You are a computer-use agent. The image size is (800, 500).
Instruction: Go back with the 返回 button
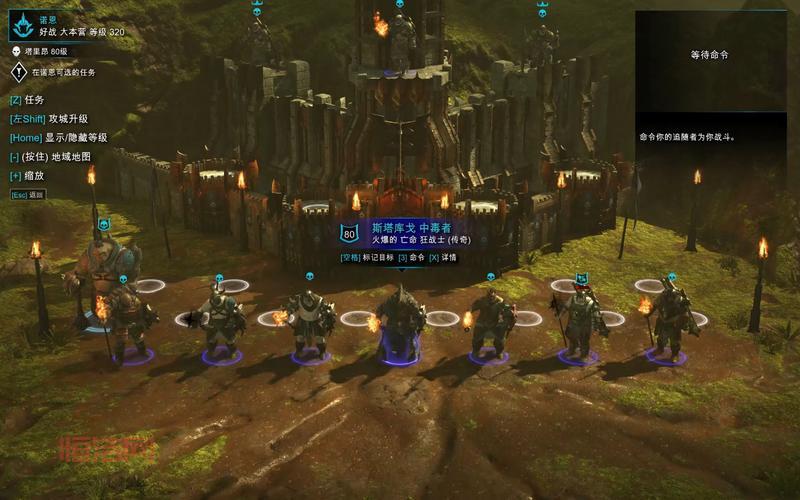(x=28, y=195)
